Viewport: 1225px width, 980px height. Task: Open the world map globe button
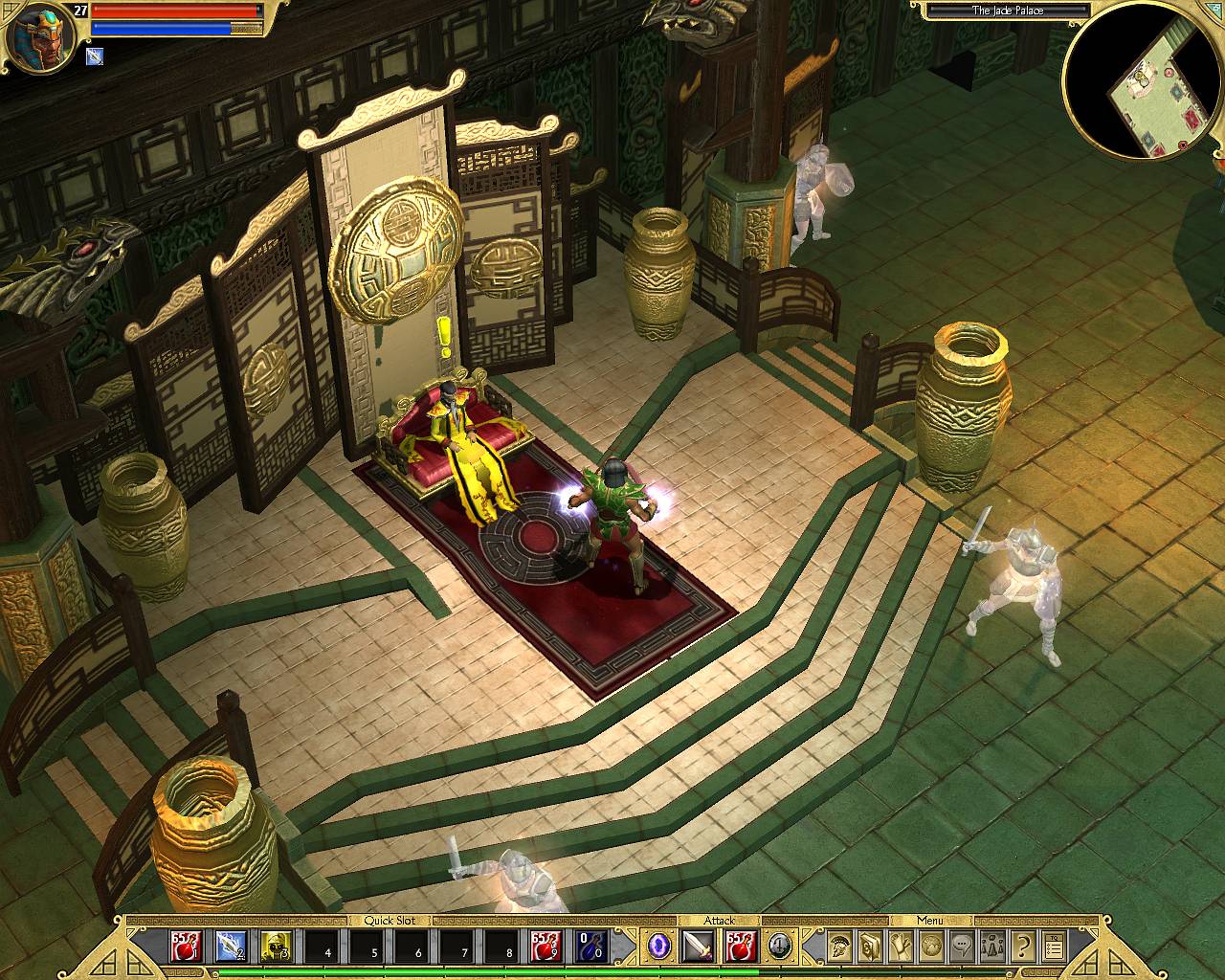[x=931, y=947]
